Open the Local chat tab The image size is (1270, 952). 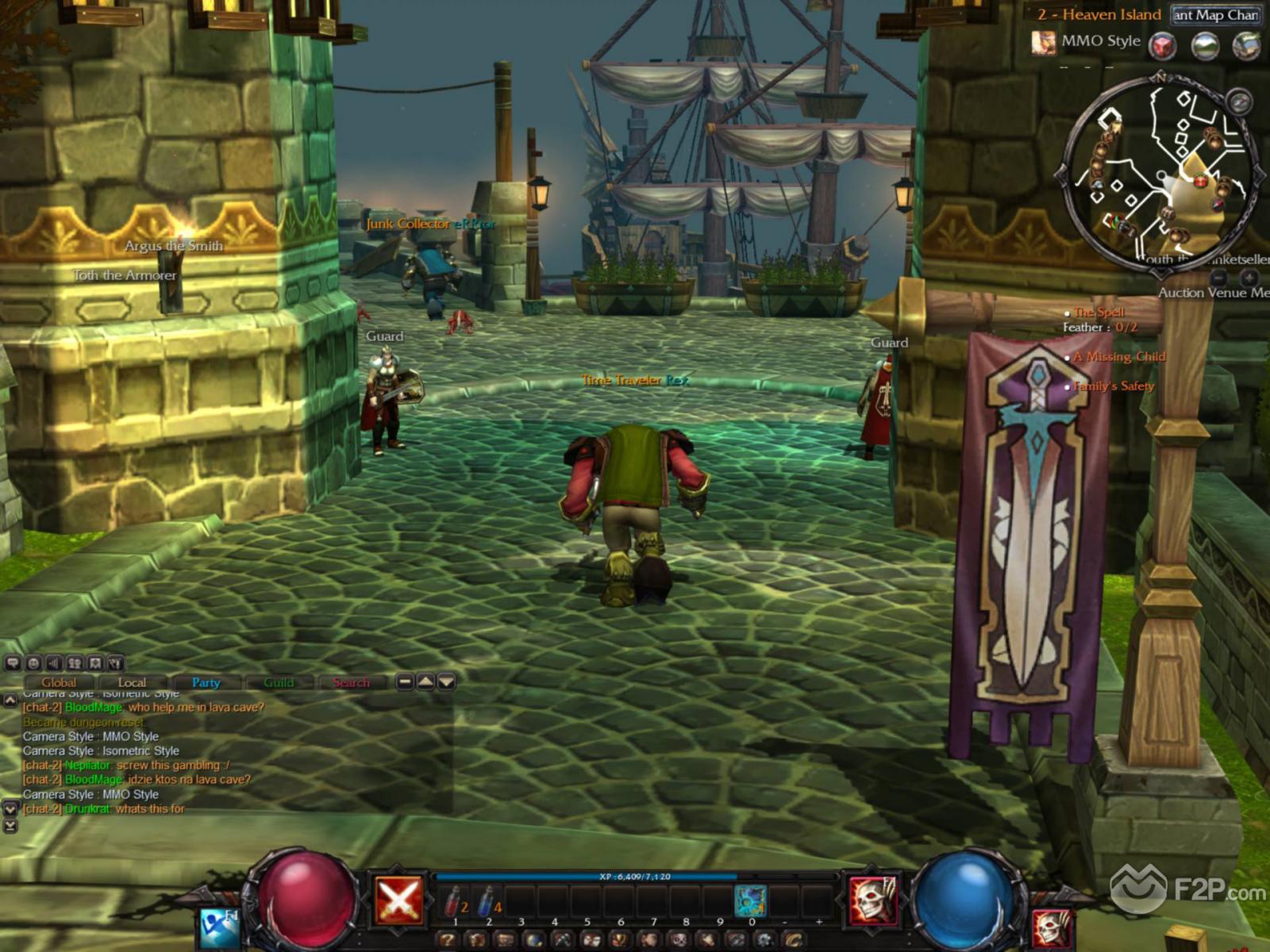132,682
